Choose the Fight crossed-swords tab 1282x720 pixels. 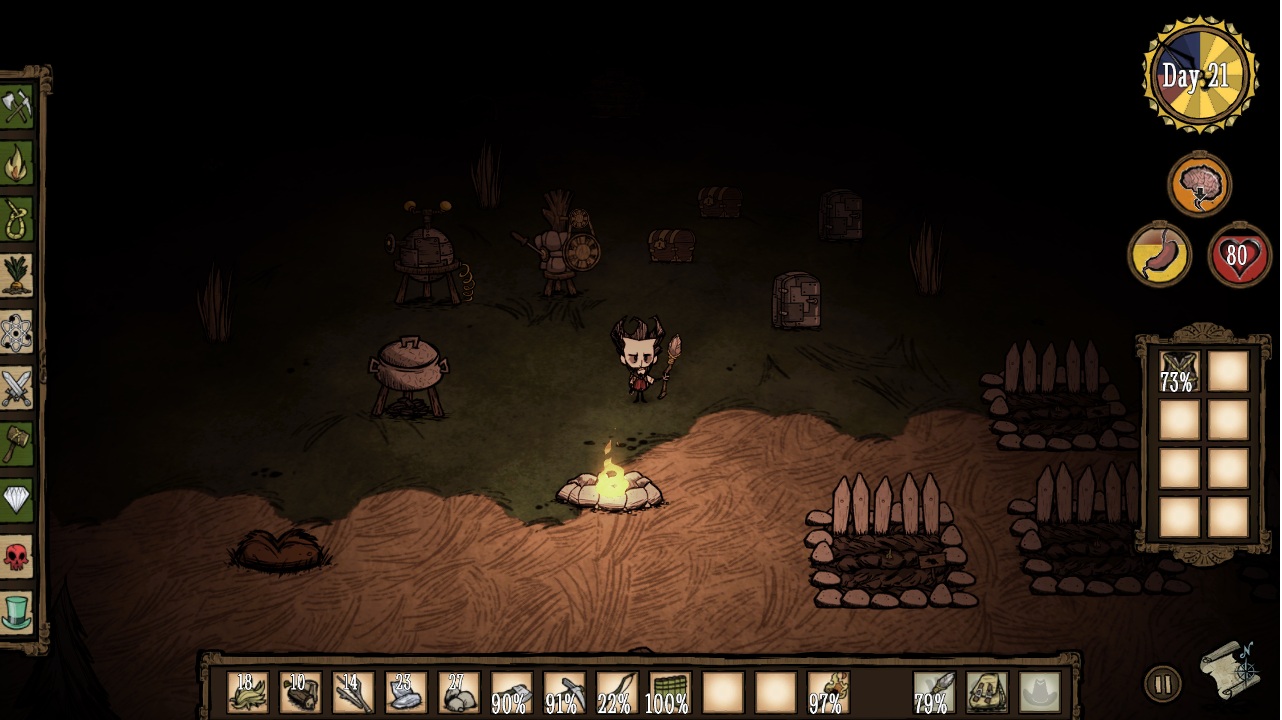click(16, 387)
